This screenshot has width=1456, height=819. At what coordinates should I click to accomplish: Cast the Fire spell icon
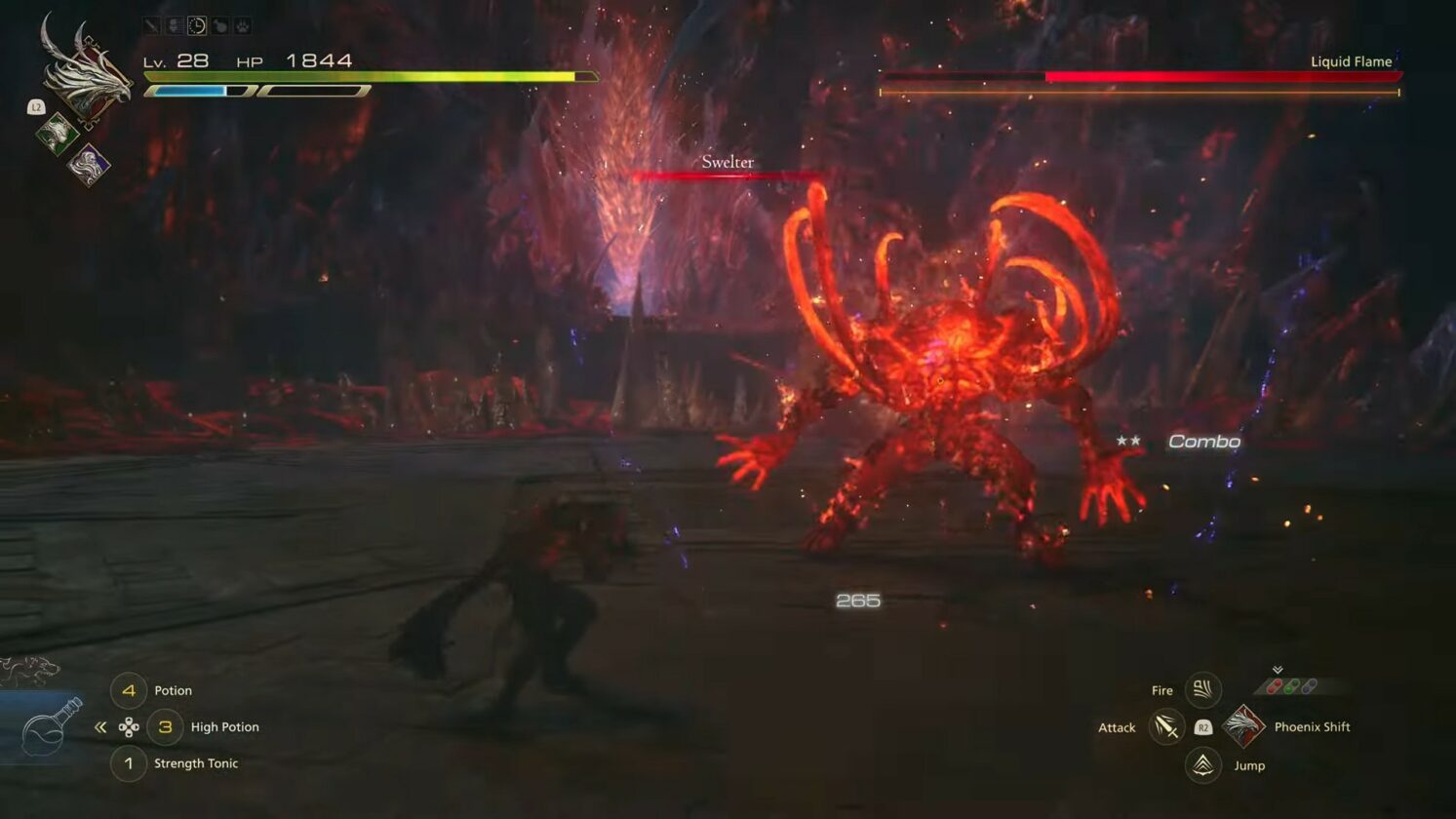tap(1202, 690)
